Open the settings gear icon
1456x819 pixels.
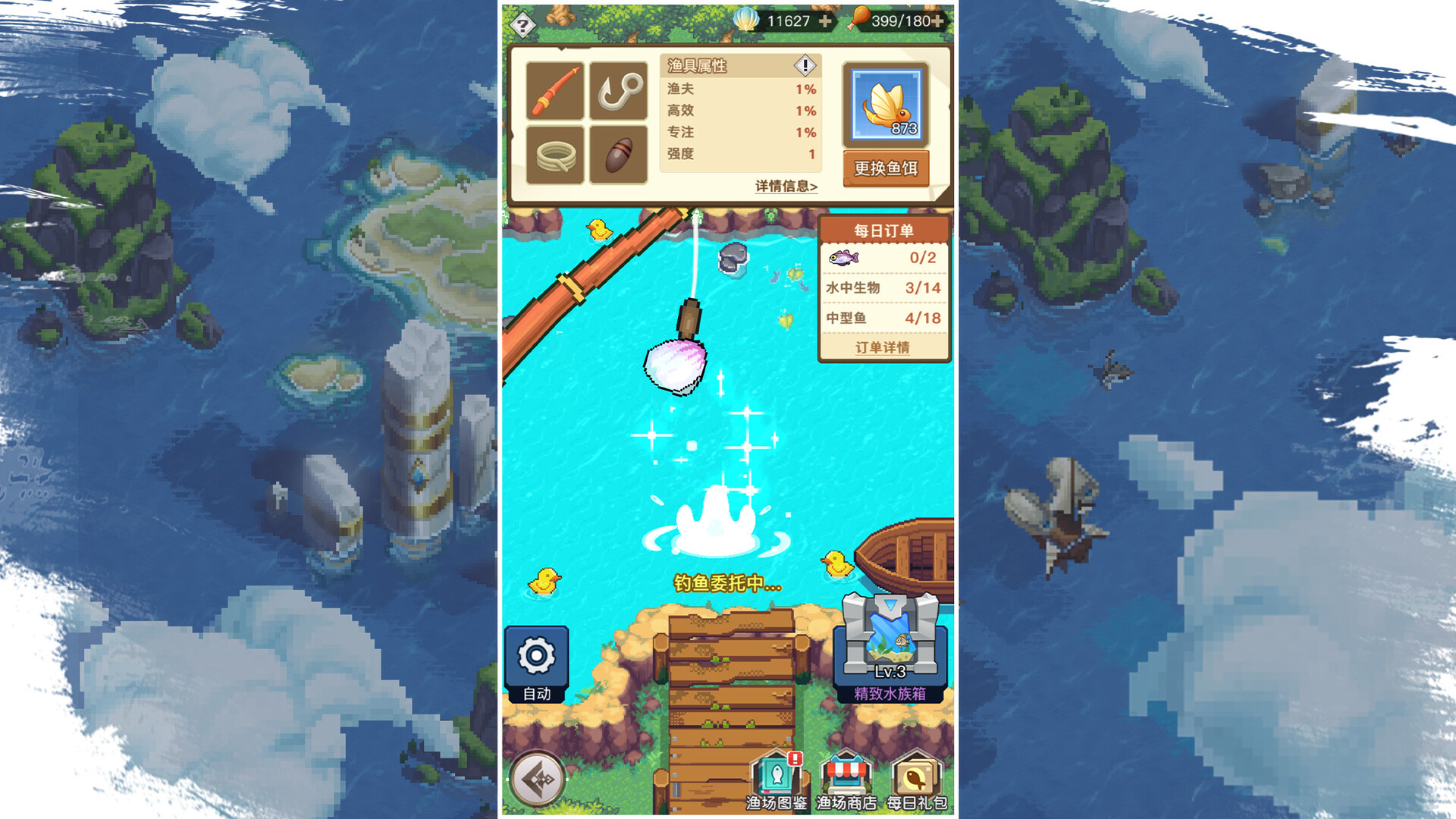538,655
